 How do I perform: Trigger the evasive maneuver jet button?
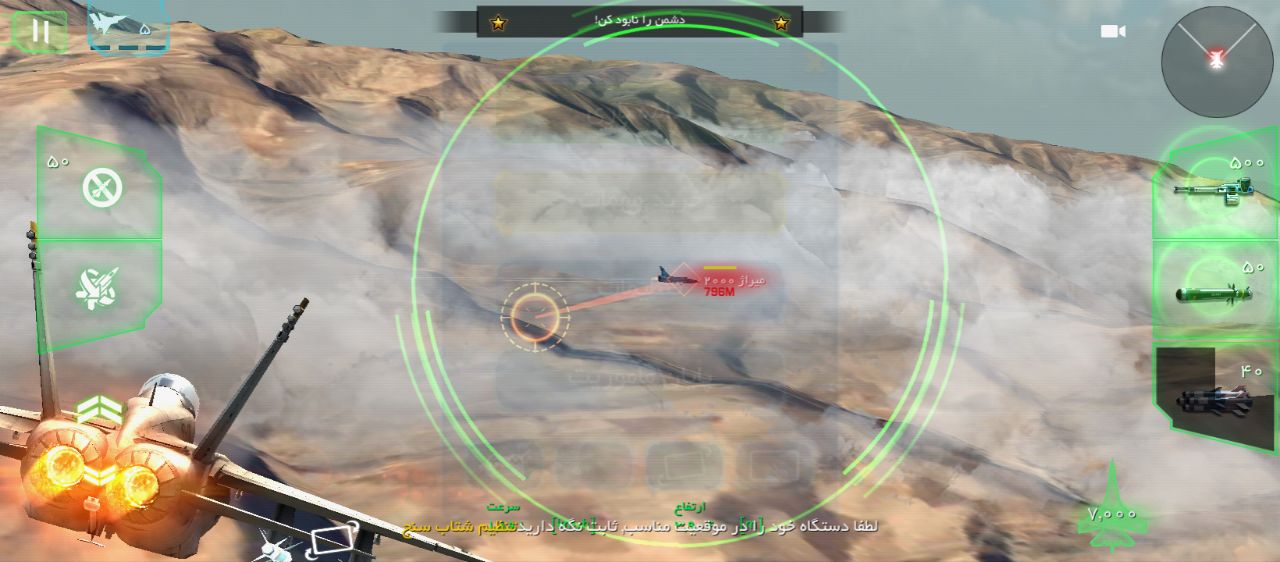point(100,288)
